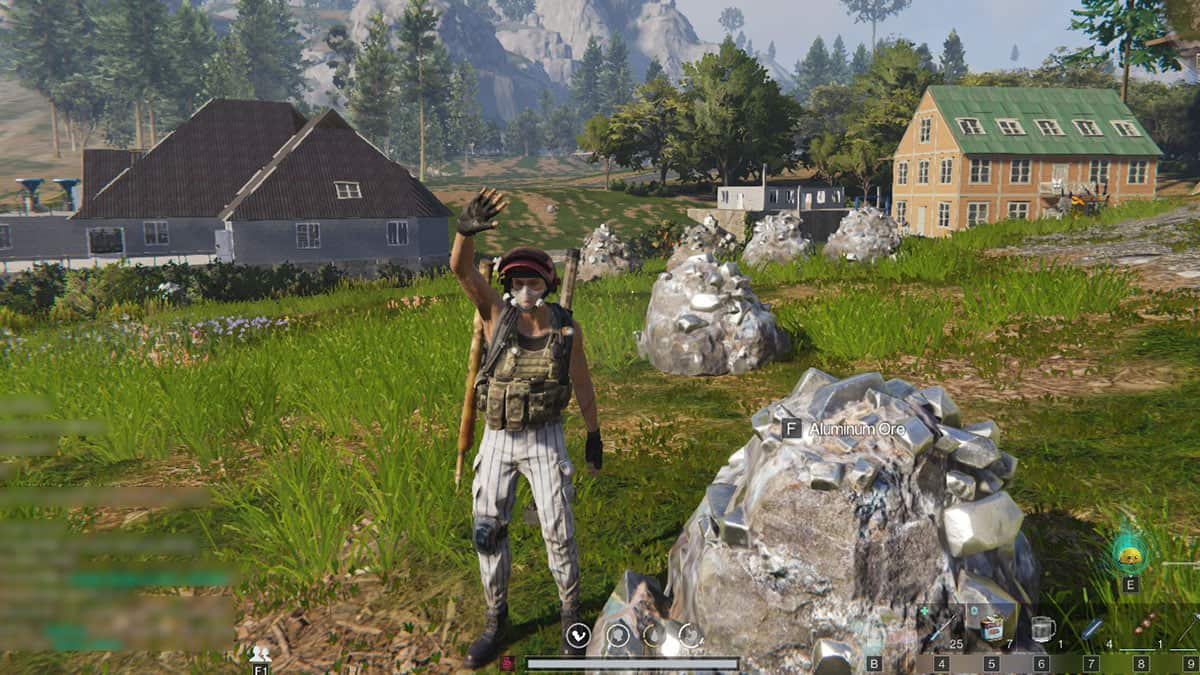Viewport: 1200px width, 675px height.
Task: Activate the glowing yellow creature ability icon
Action: [1130, 553]
